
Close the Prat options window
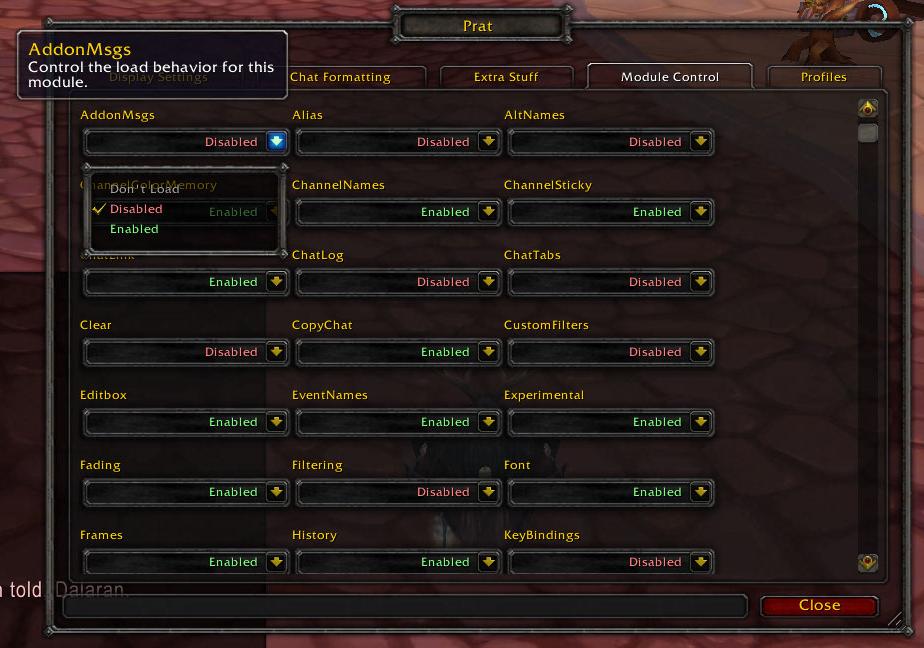click(819, 605)
